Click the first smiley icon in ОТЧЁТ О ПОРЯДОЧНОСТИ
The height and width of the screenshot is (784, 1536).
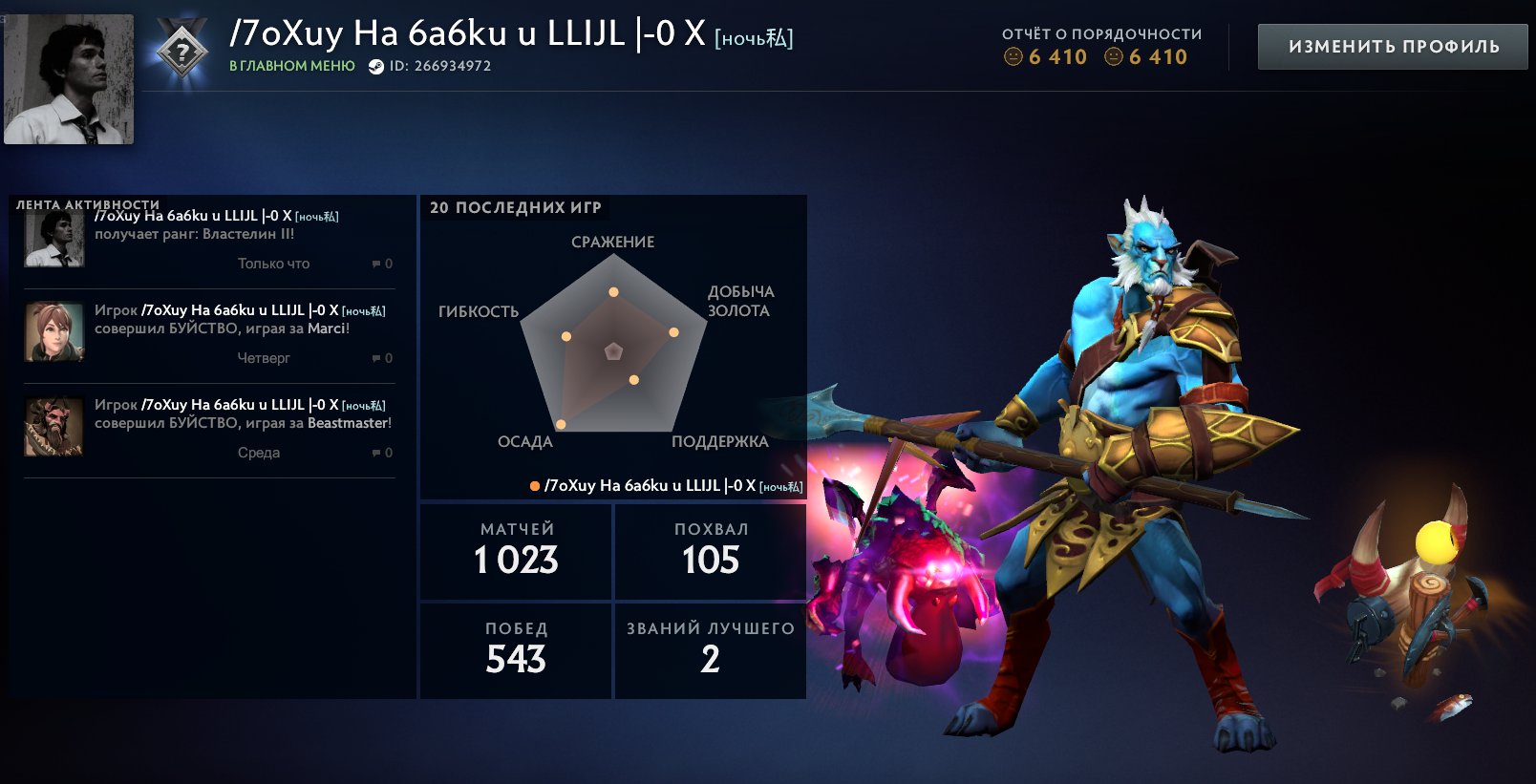pyautogui.click(x=1015, y=57)
